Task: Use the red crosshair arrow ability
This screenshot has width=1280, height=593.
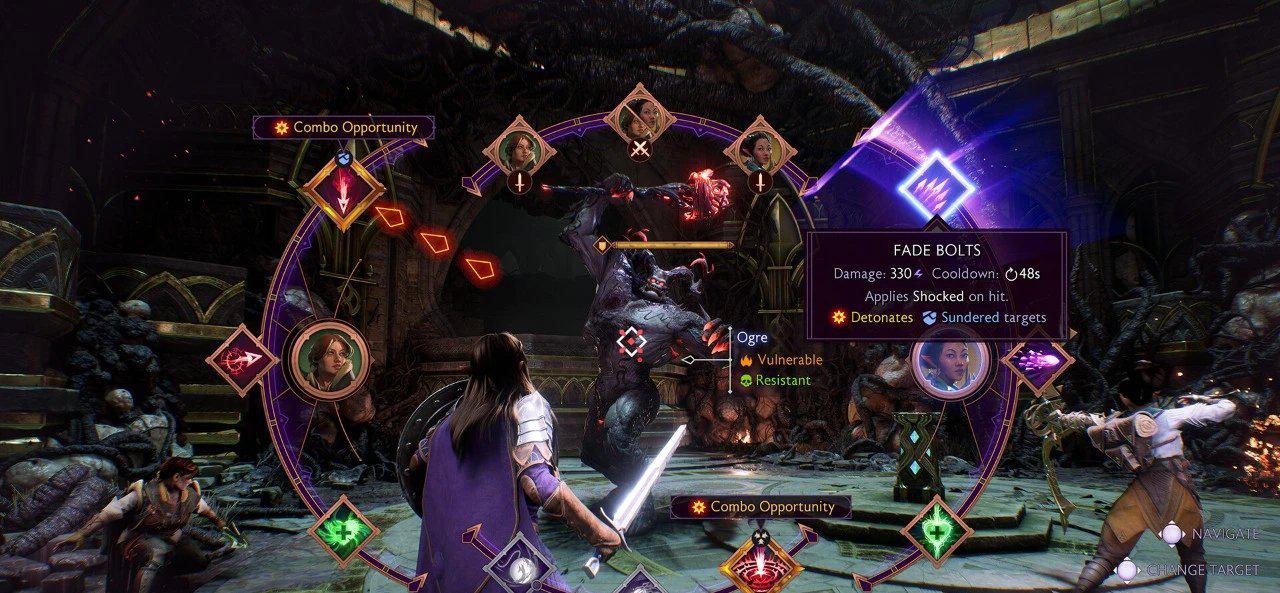Action: [240, 358]
